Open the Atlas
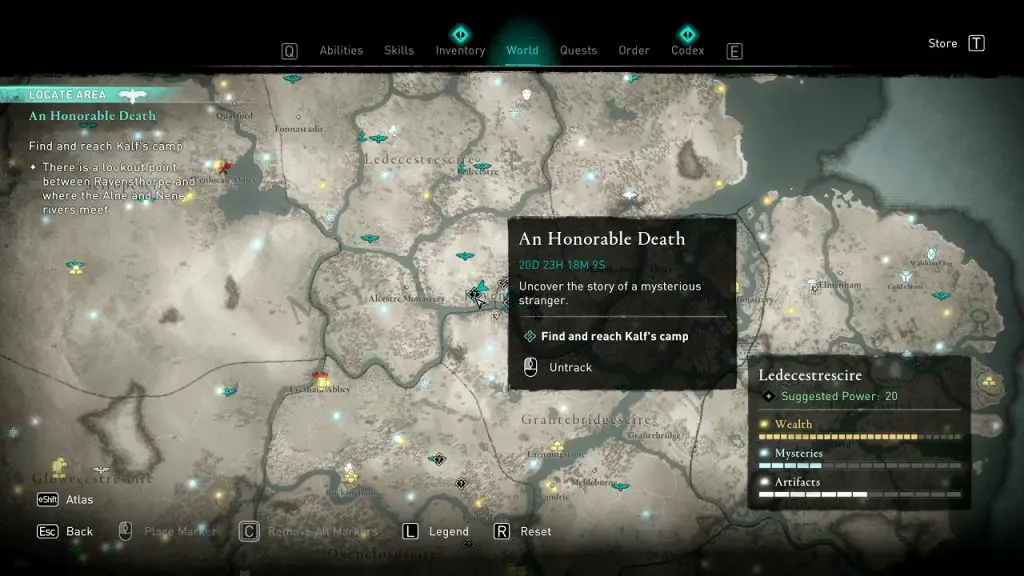This screenshot has height=576, width=1024. pyautogui.click(x=79, y=499)
